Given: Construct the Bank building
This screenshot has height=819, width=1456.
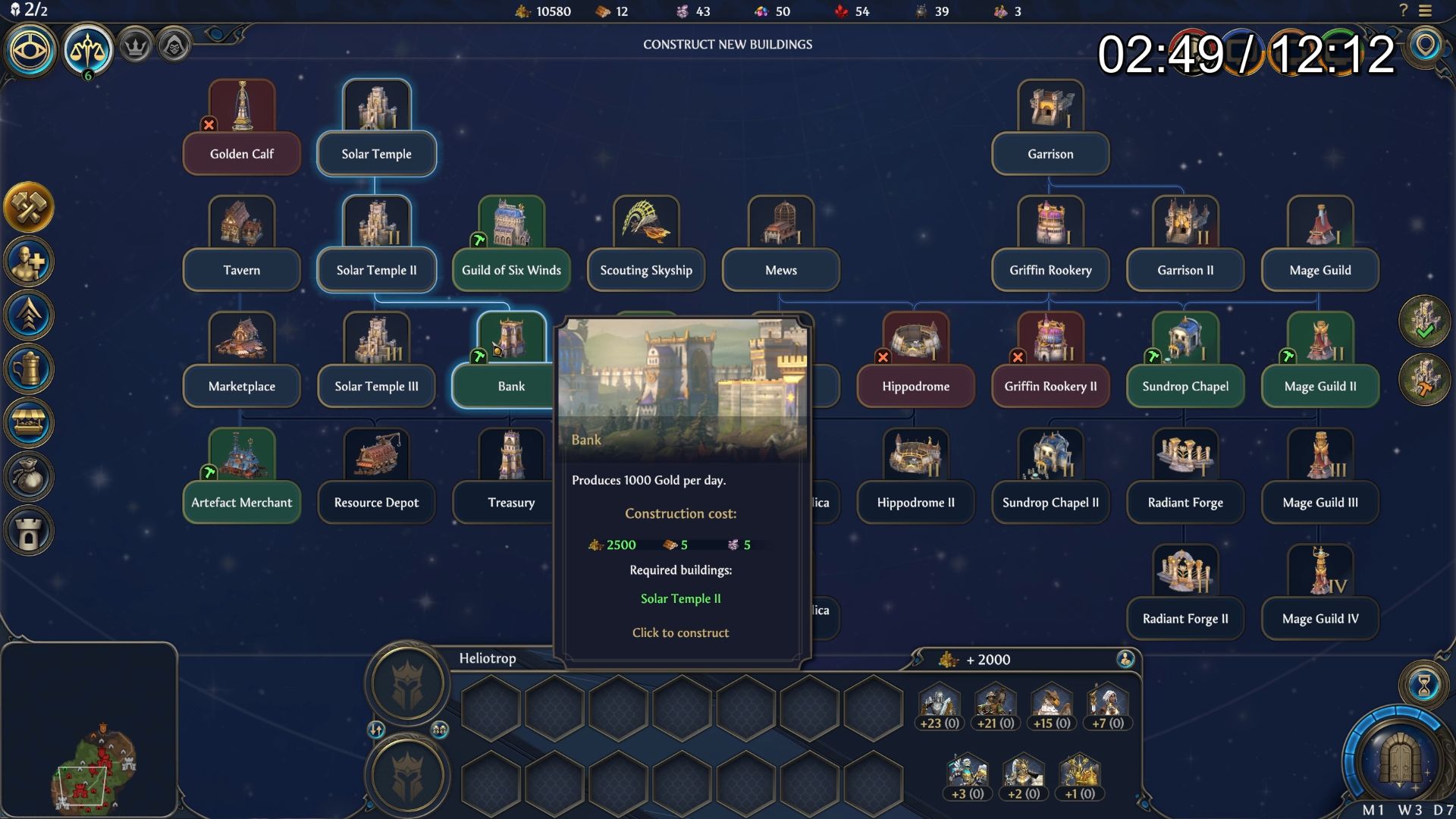Looking at the screenshot, I should (511, 386).
